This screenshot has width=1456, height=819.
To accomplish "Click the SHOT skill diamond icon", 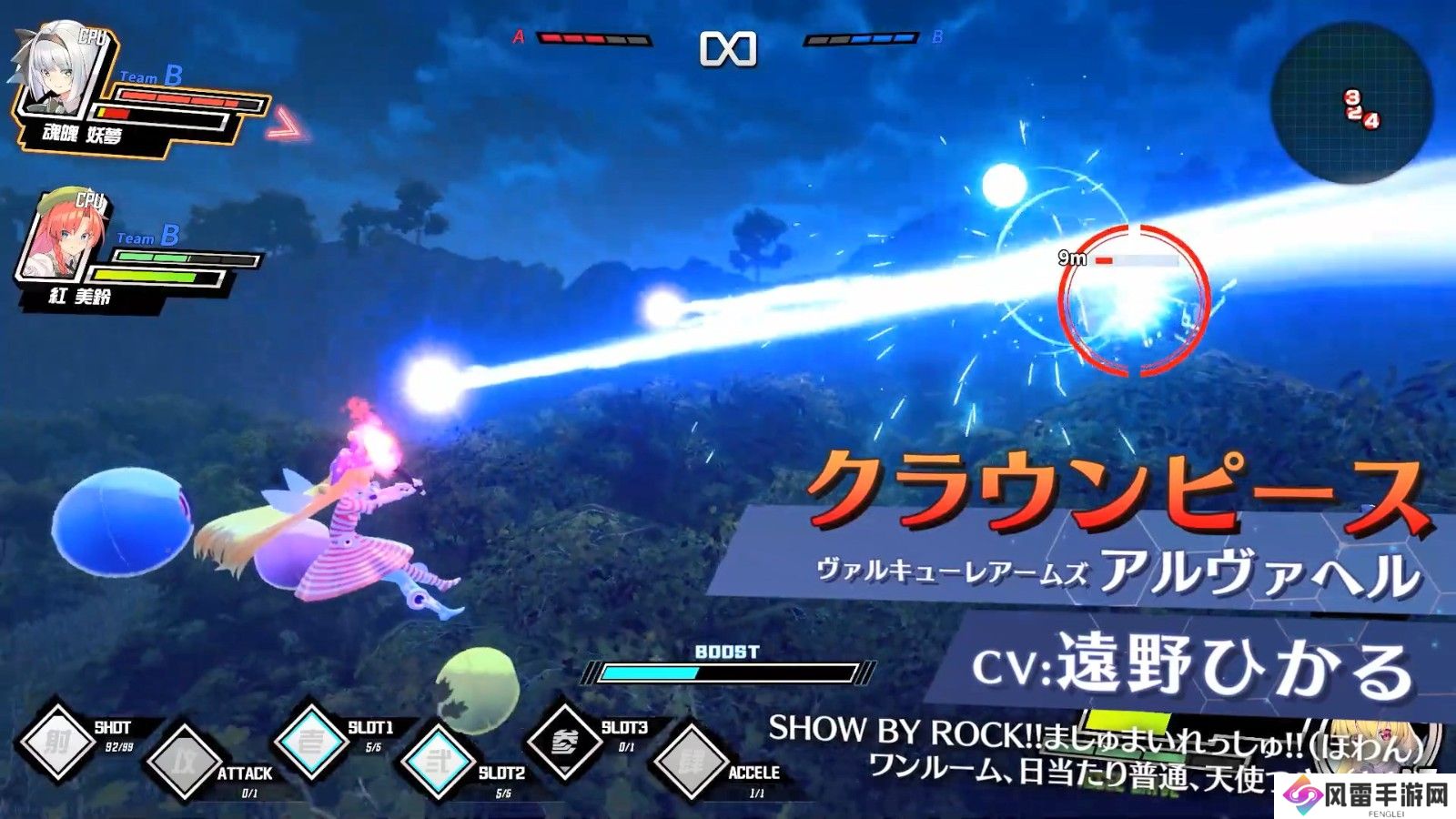I will (58, 743).
